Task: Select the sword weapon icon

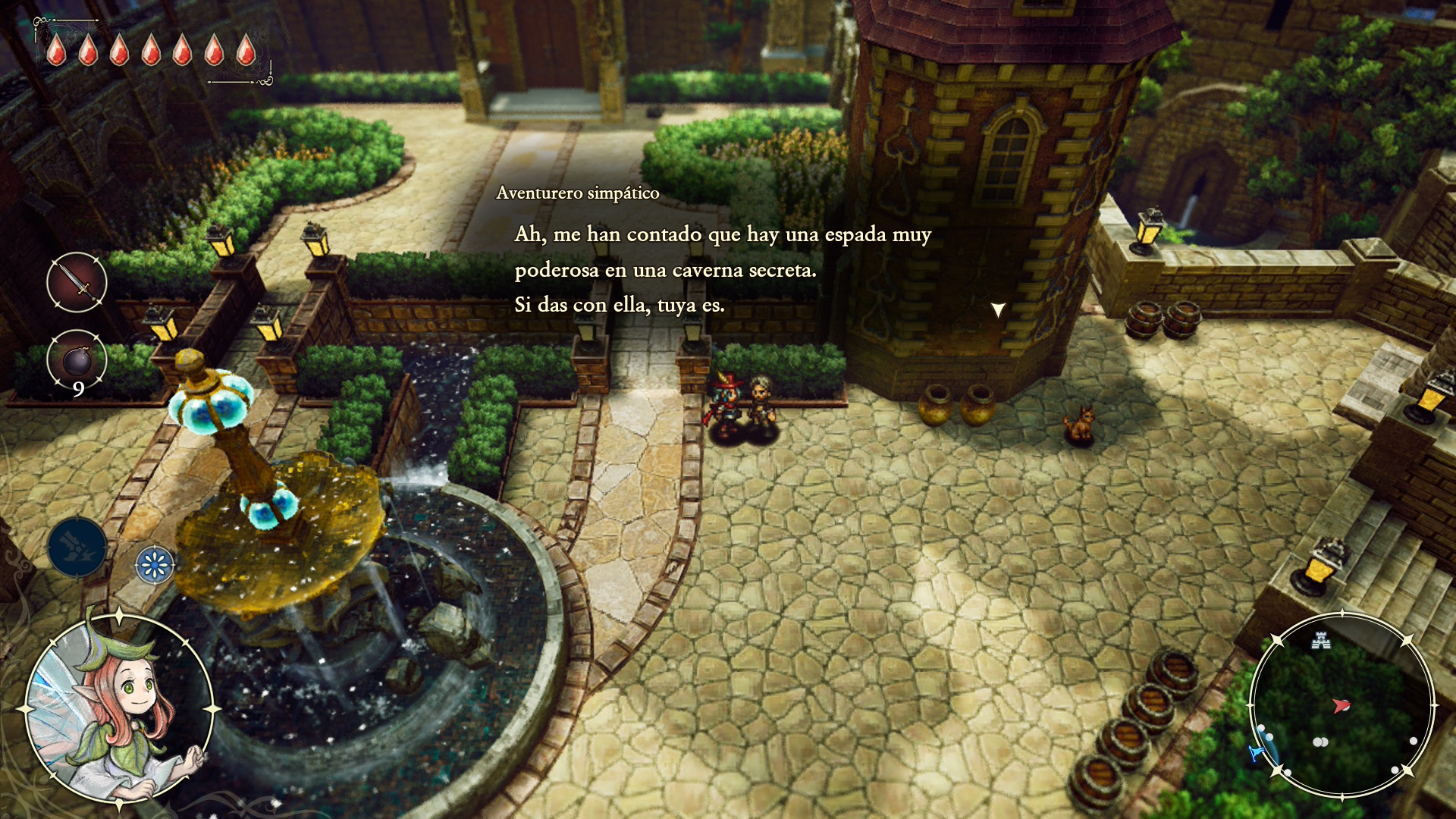Action: pos(77,282)
